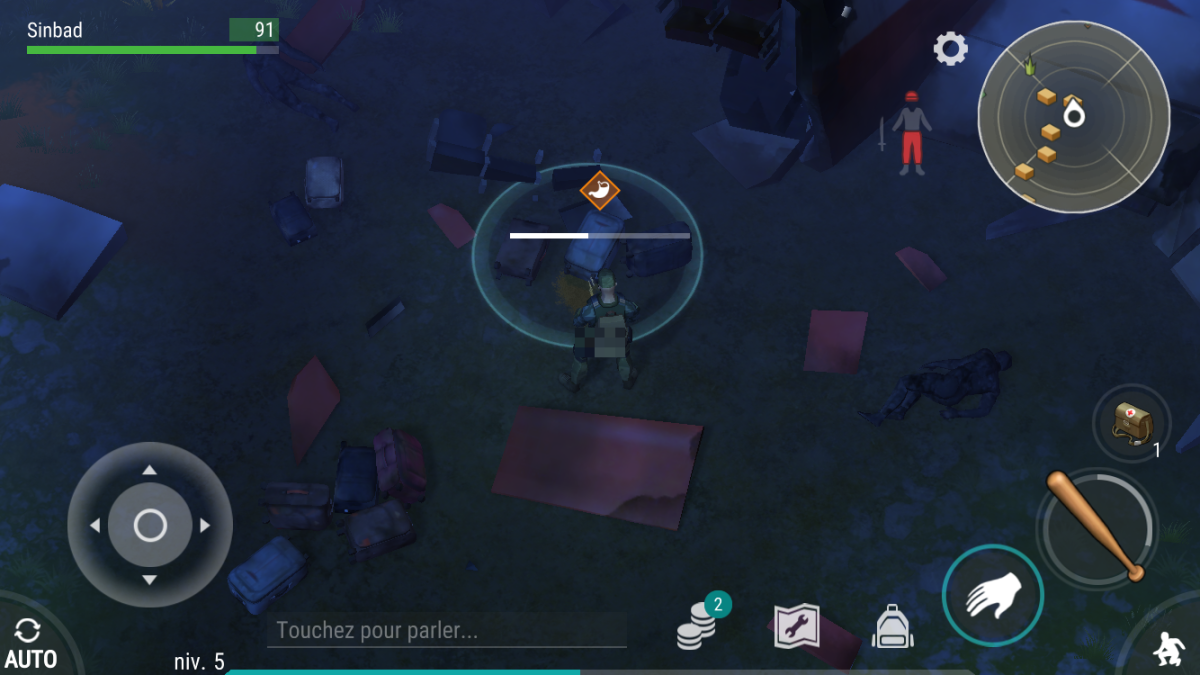Tap the hand interact button

(992, 596)
